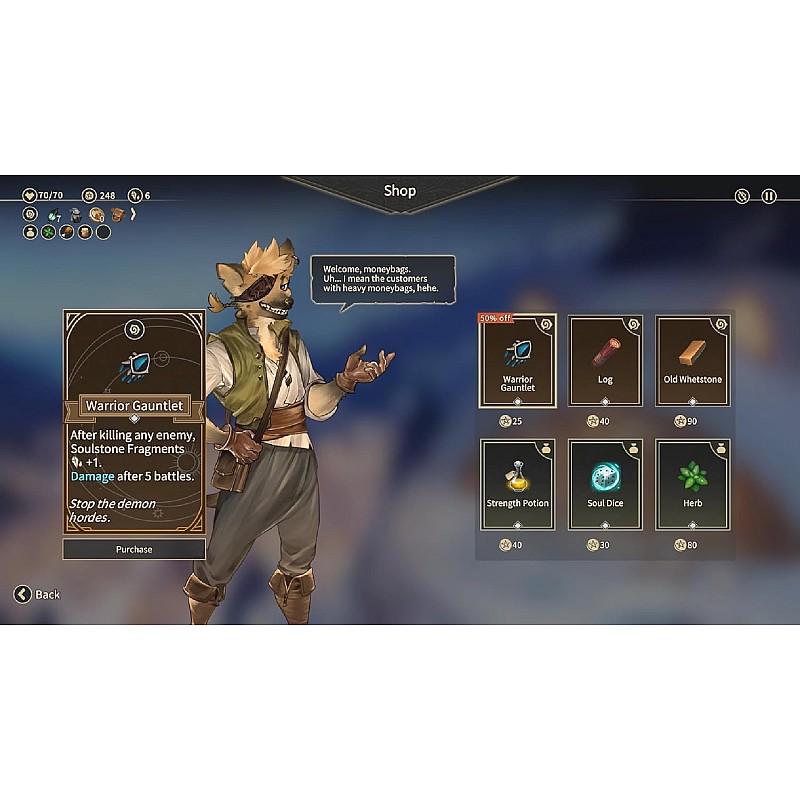The image size is (800, 800).
Task: Select the brown jar inventory item
Action: click(x=85, y=232)
